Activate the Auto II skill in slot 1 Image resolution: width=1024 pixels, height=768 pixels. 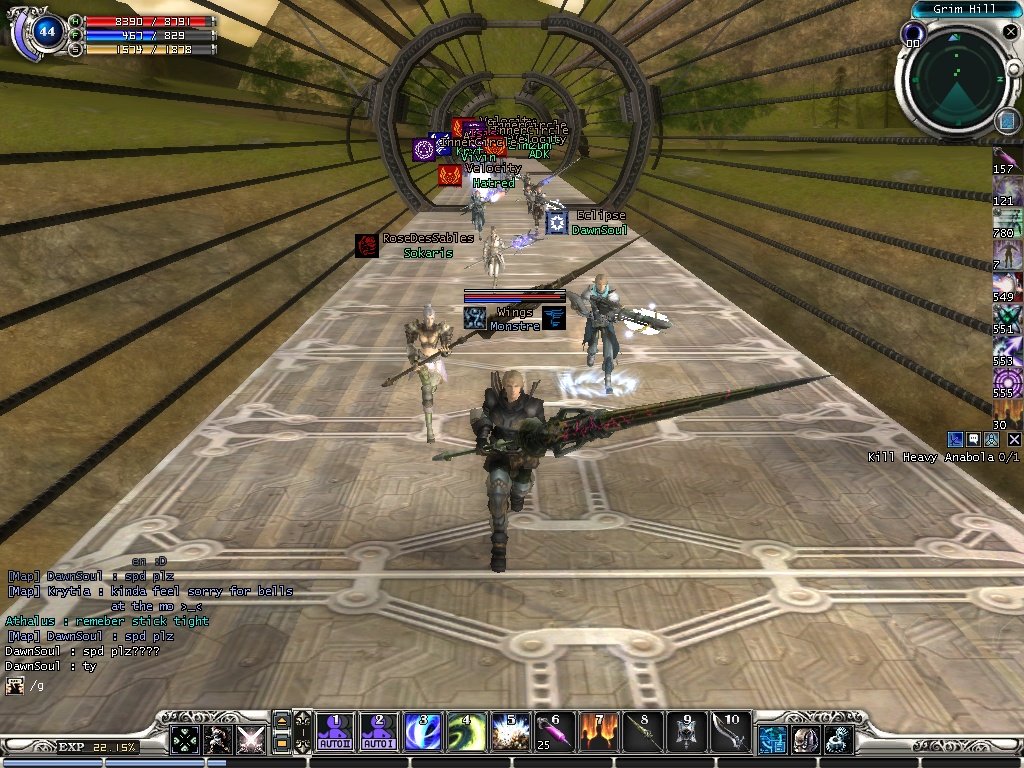(336, 732)
